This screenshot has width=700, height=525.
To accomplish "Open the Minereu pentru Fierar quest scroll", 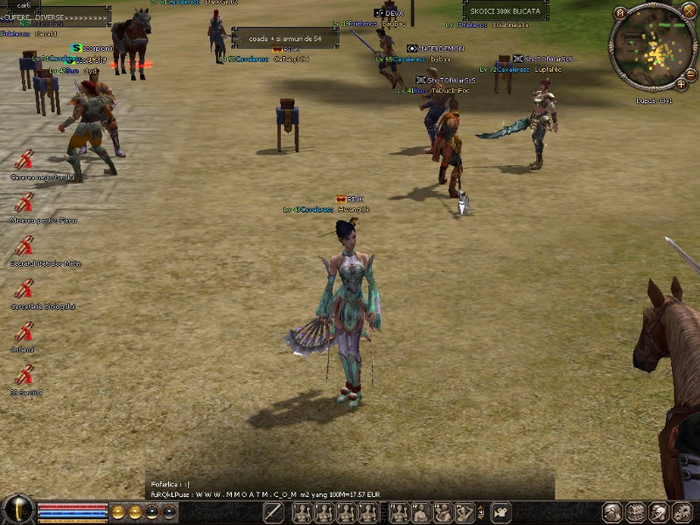I will pos(24,203).
